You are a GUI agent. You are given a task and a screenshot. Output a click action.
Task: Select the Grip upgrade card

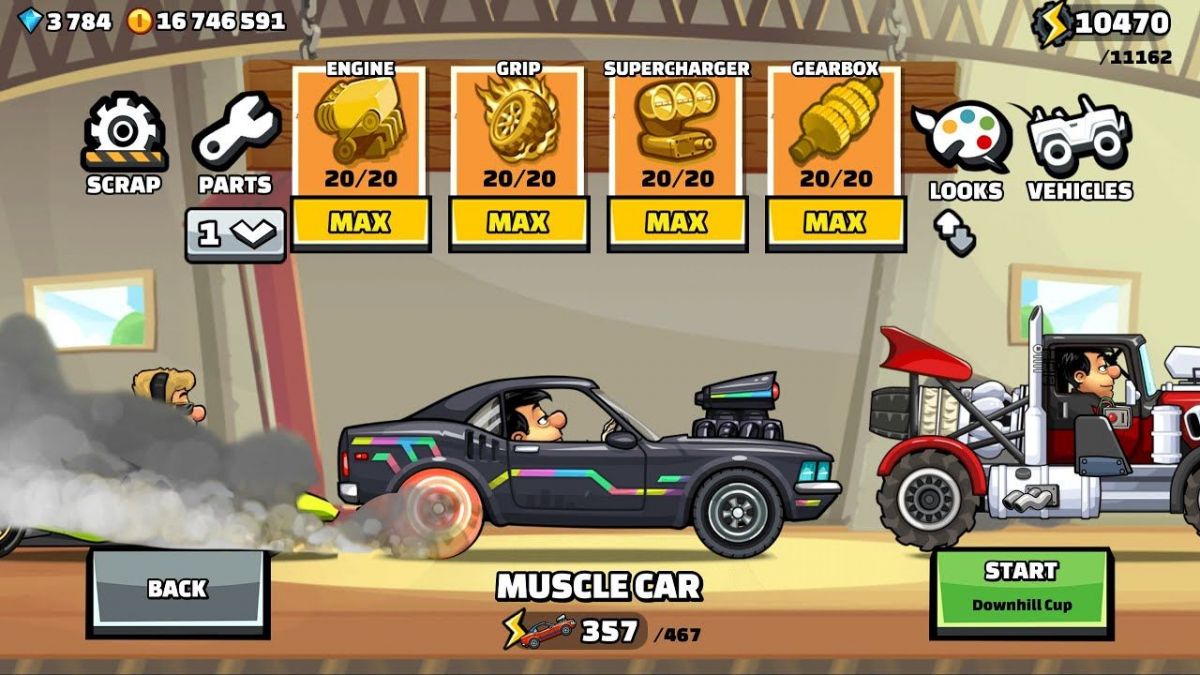[x=518, y=130]
